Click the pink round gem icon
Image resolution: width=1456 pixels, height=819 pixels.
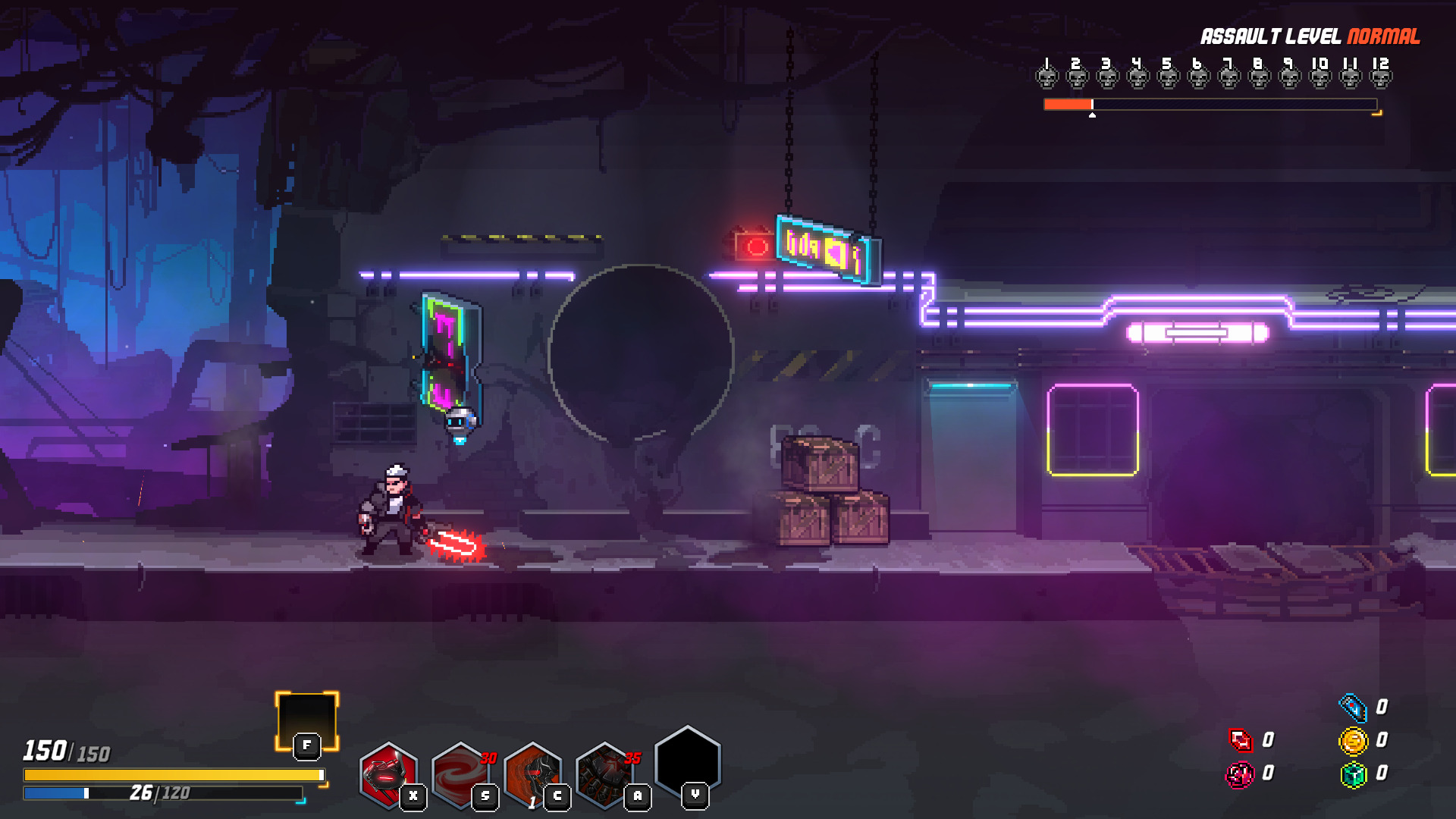[x=1241, y=774]
